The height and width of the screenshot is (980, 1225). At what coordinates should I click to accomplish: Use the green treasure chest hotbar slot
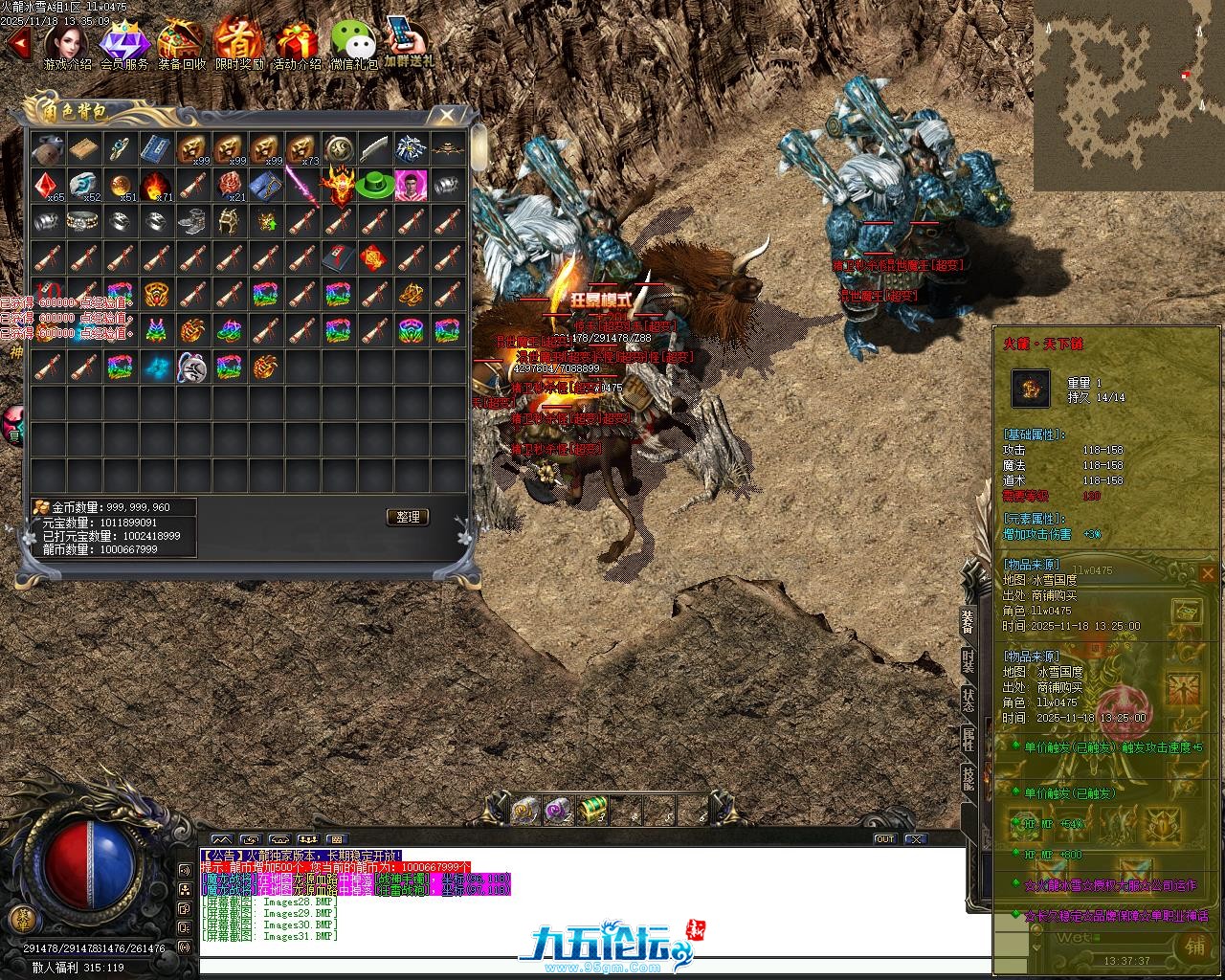click(593, 810)
